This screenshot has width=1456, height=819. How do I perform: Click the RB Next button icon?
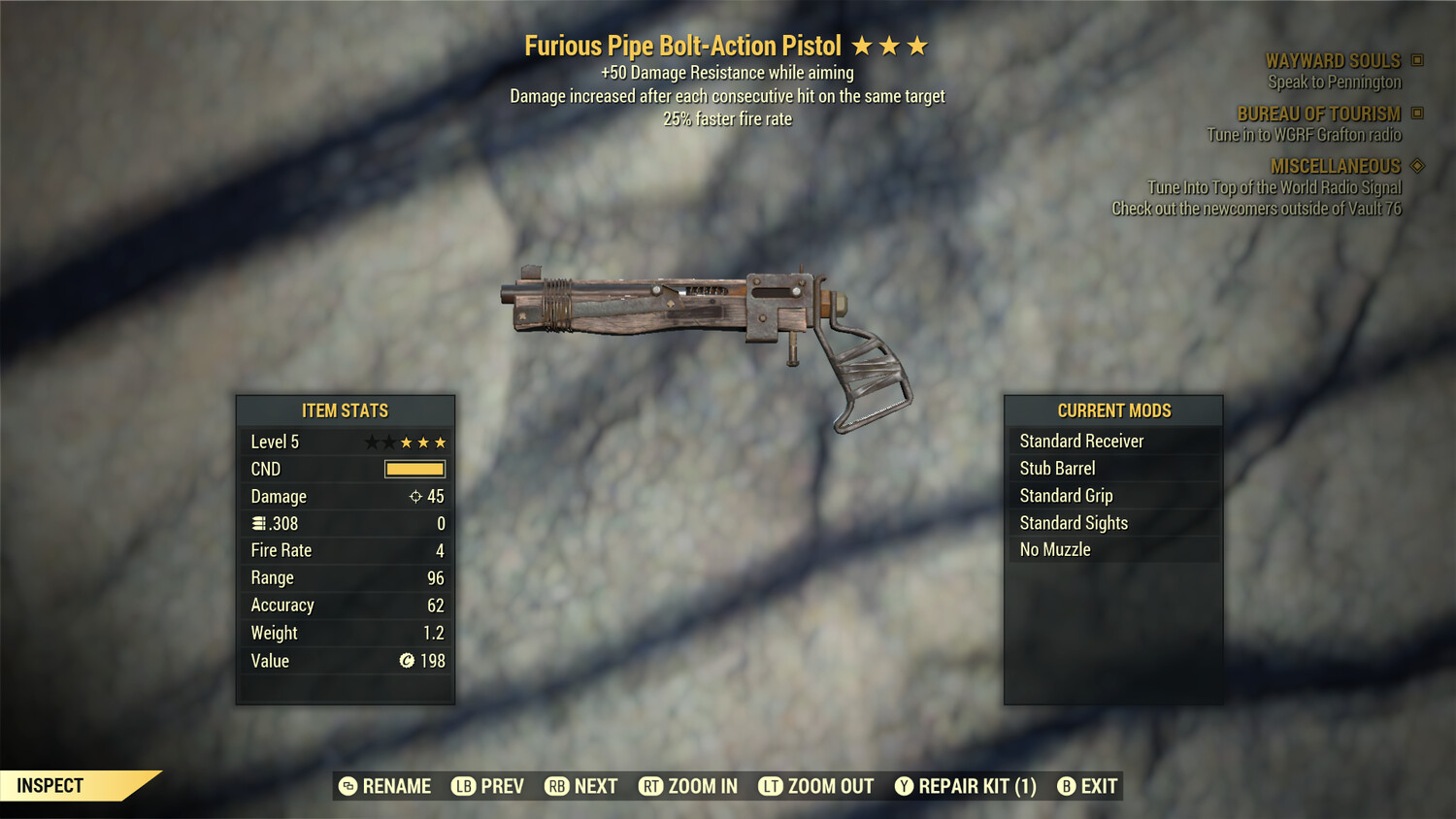(x=555, y=786)
